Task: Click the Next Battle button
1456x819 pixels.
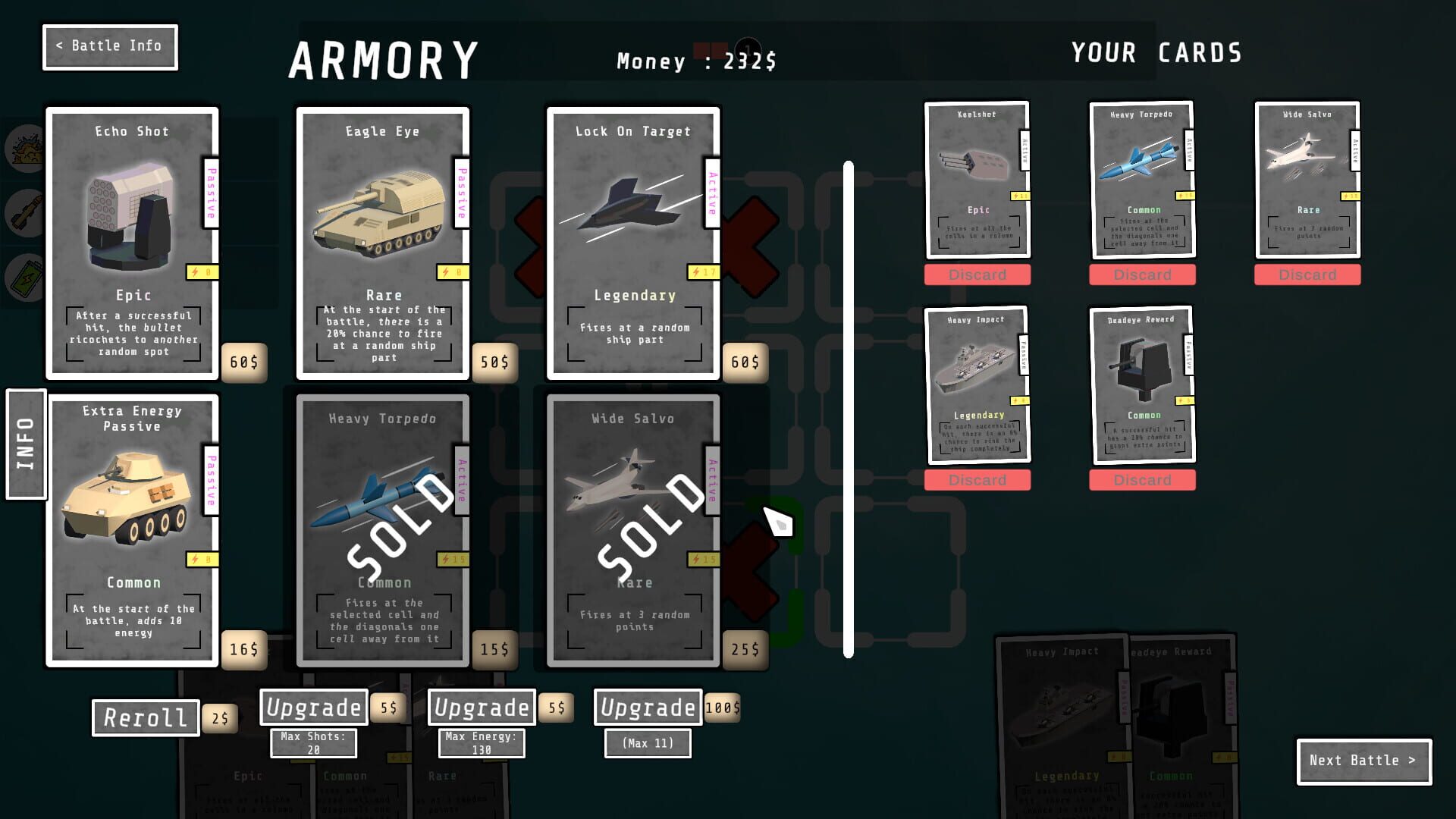Action: click(1363, 761)
